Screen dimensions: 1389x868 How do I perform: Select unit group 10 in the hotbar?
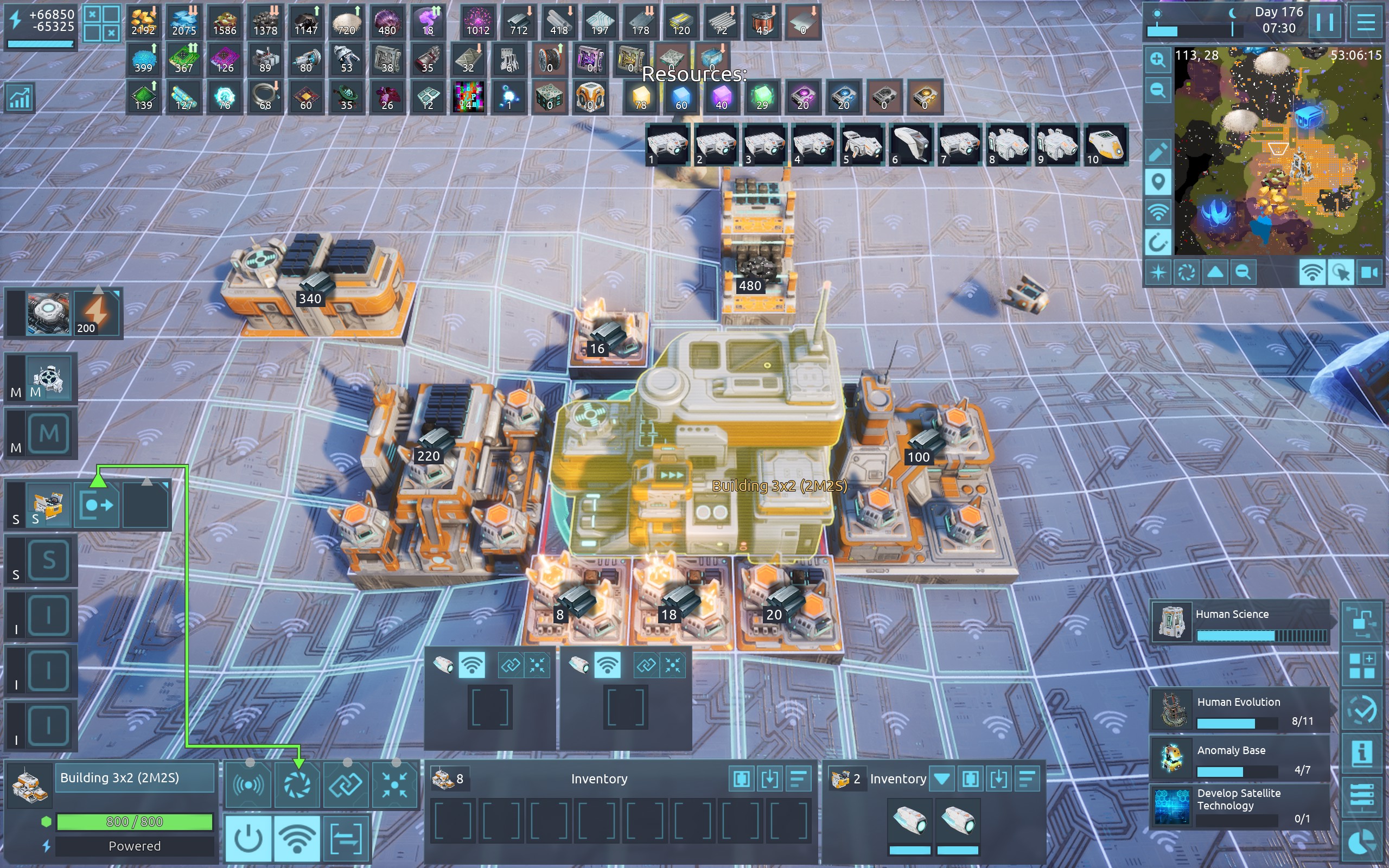tap(1105, 145)
